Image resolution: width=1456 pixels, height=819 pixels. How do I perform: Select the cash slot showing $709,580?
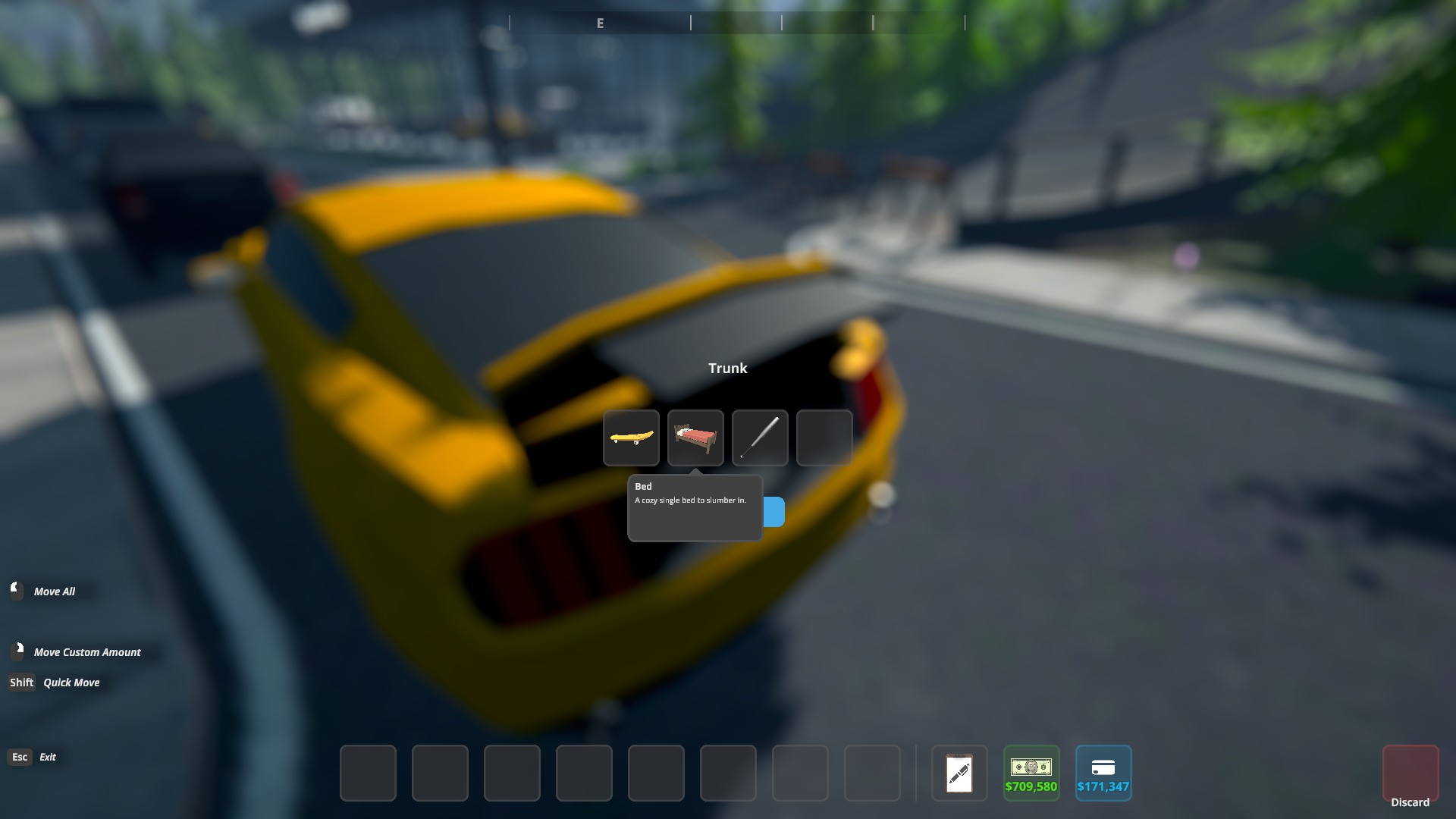[x=1031, y=773]
